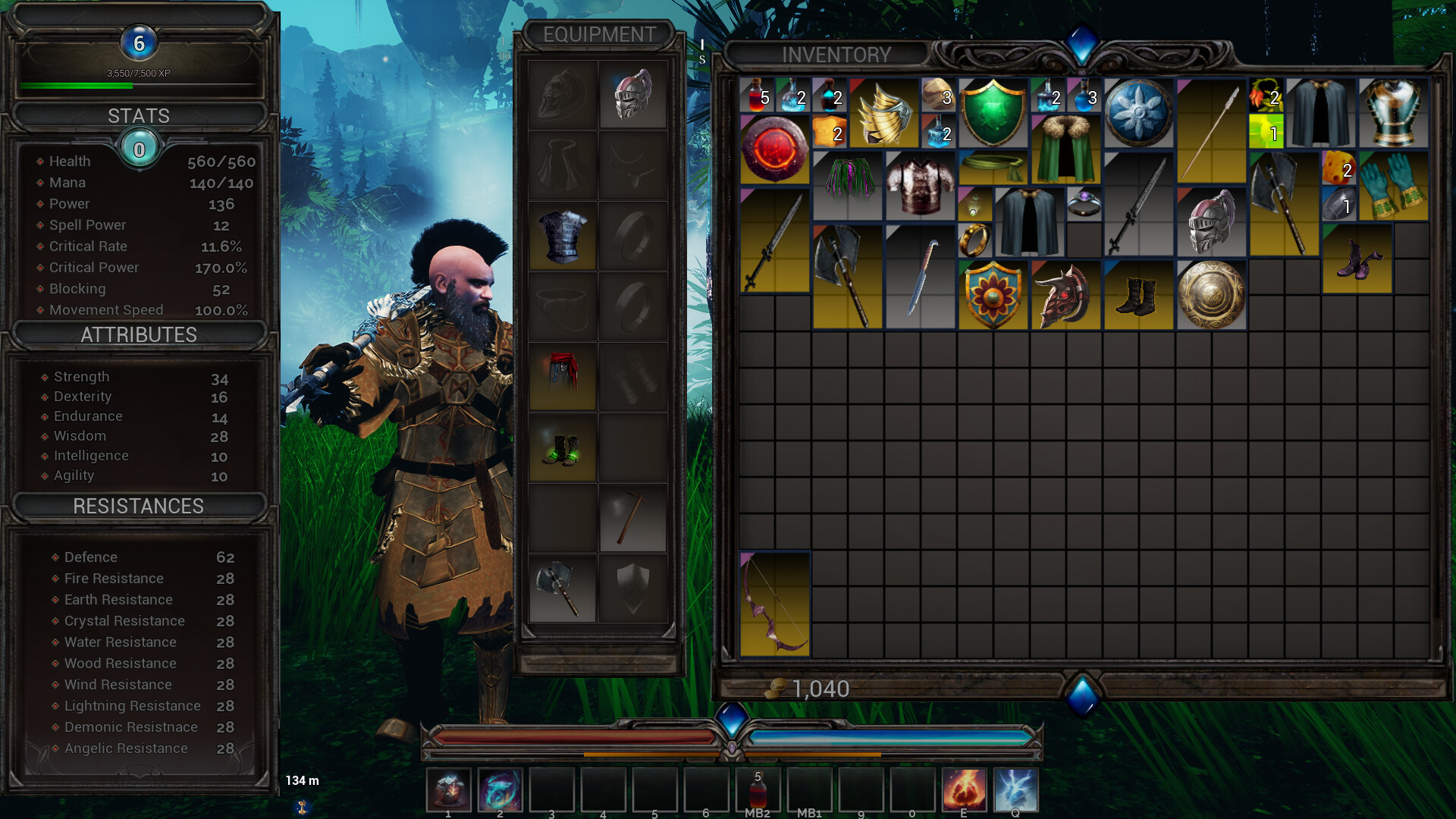Click the EQUIPMENT panel title
Image resolution: width=1456 pixels, height=819 pixels.
click(x=598, y=35)
